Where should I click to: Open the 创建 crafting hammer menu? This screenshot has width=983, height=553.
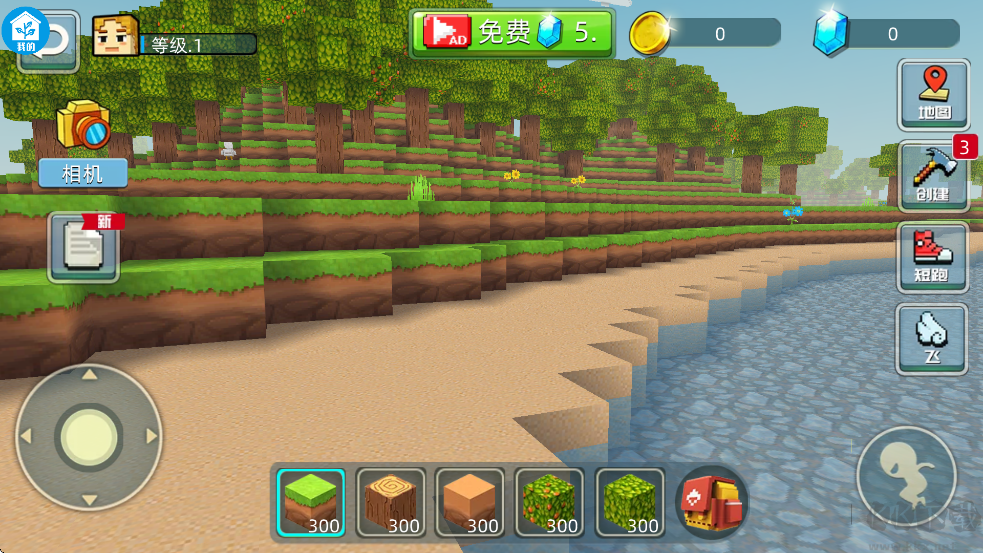[x=932, y=176]
